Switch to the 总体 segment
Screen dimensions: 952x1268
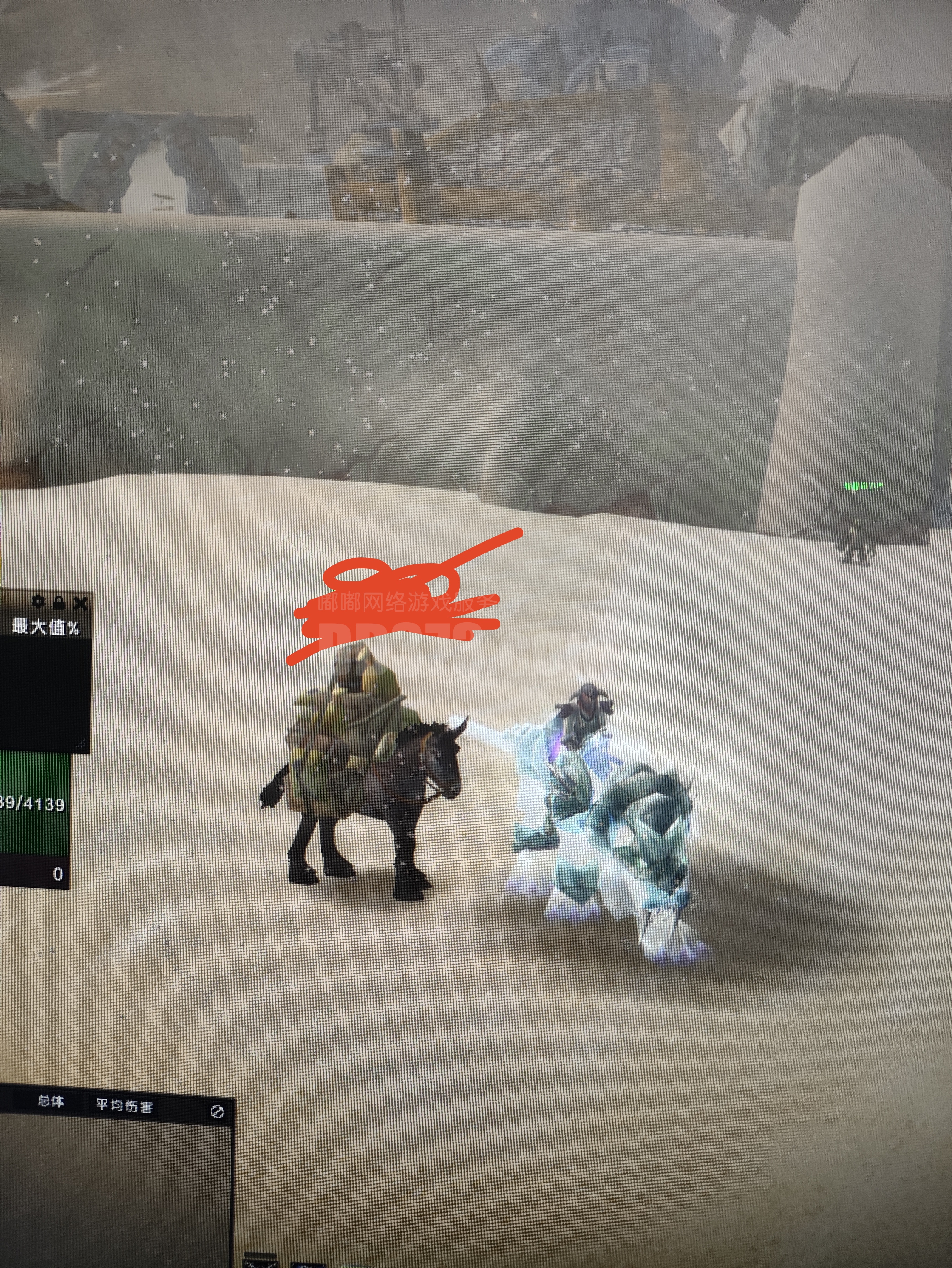(51, 1101)
